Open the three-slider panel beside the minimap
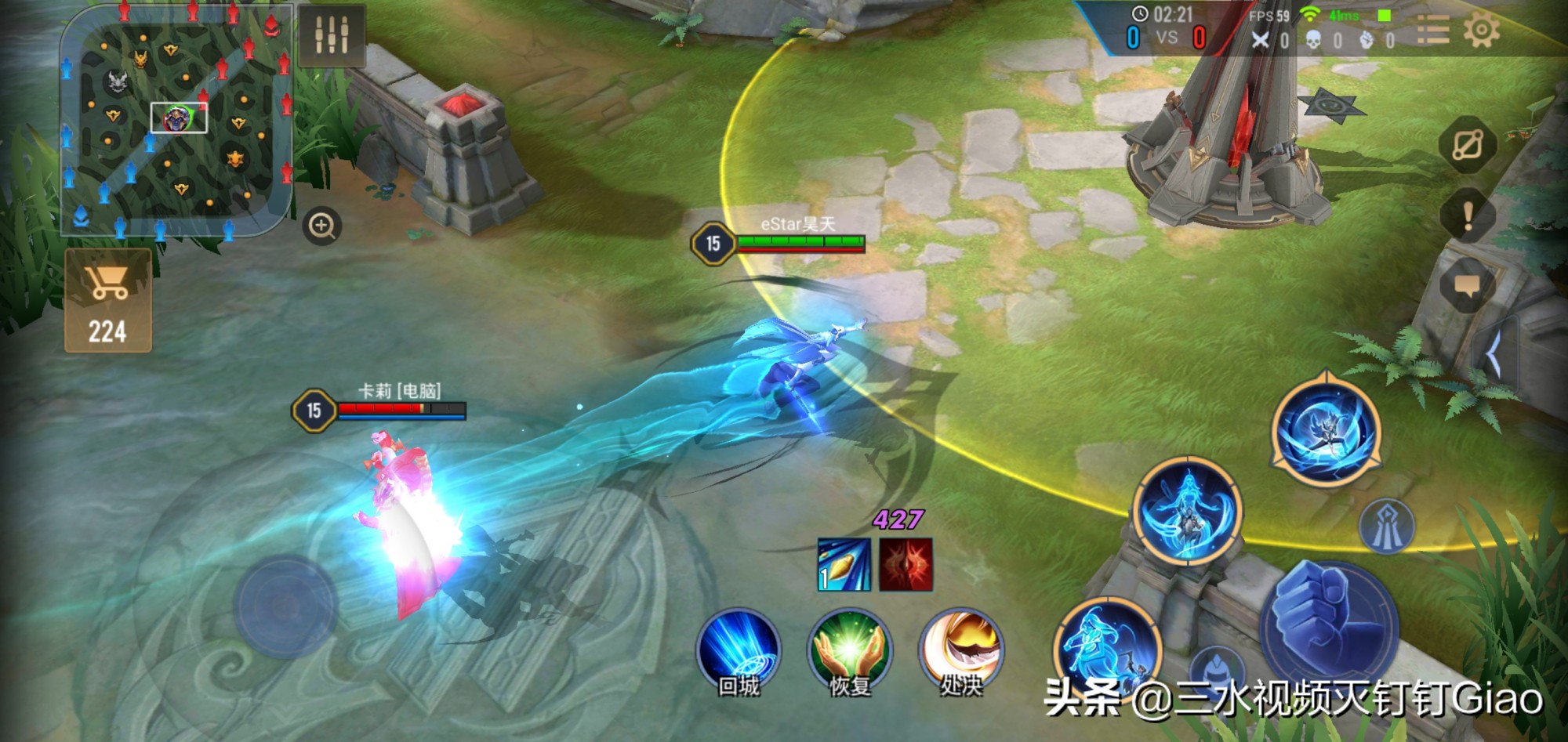 (332, 34)
